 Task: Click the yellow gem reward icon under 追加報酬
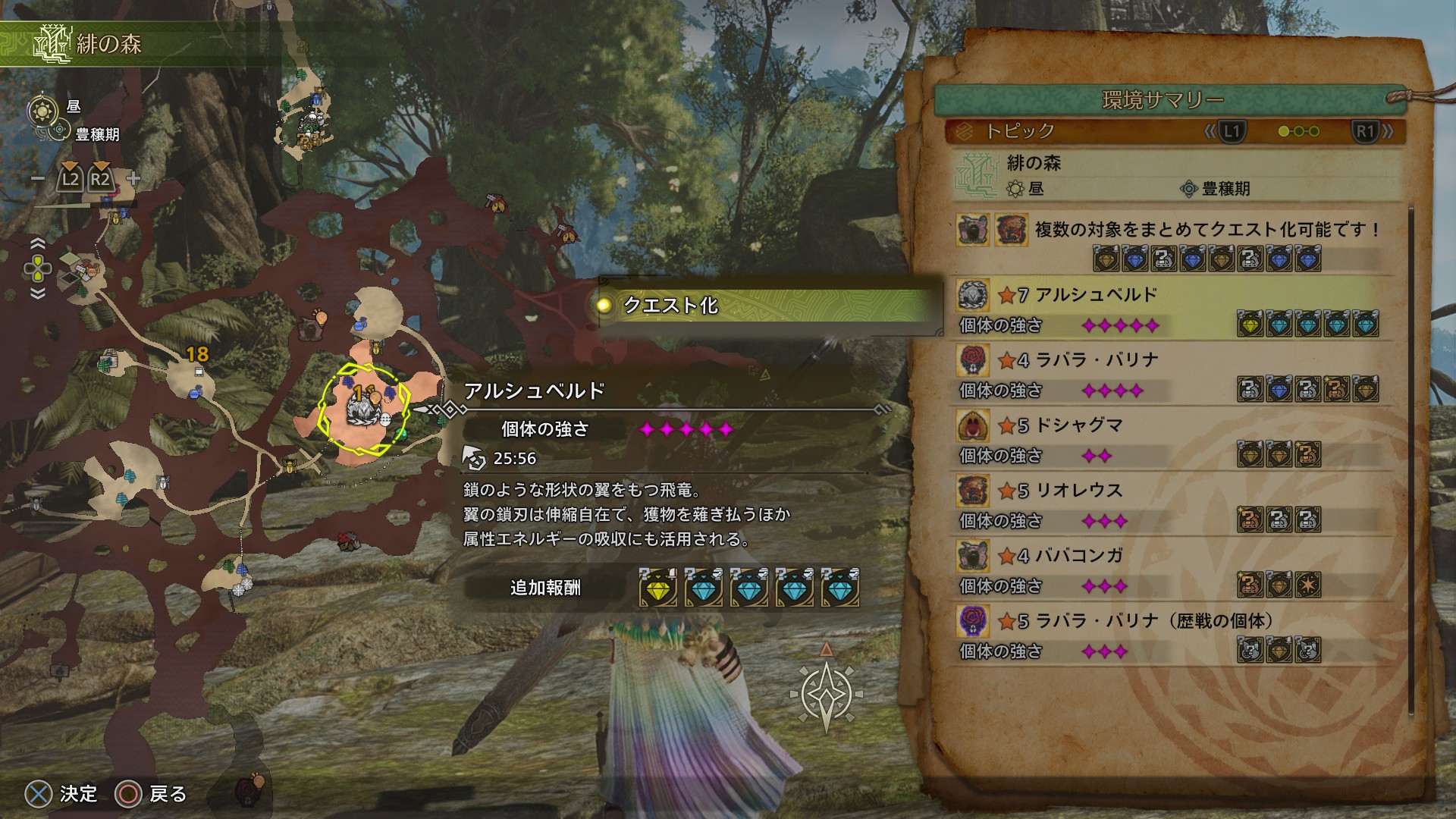click(x=657, y=588)
